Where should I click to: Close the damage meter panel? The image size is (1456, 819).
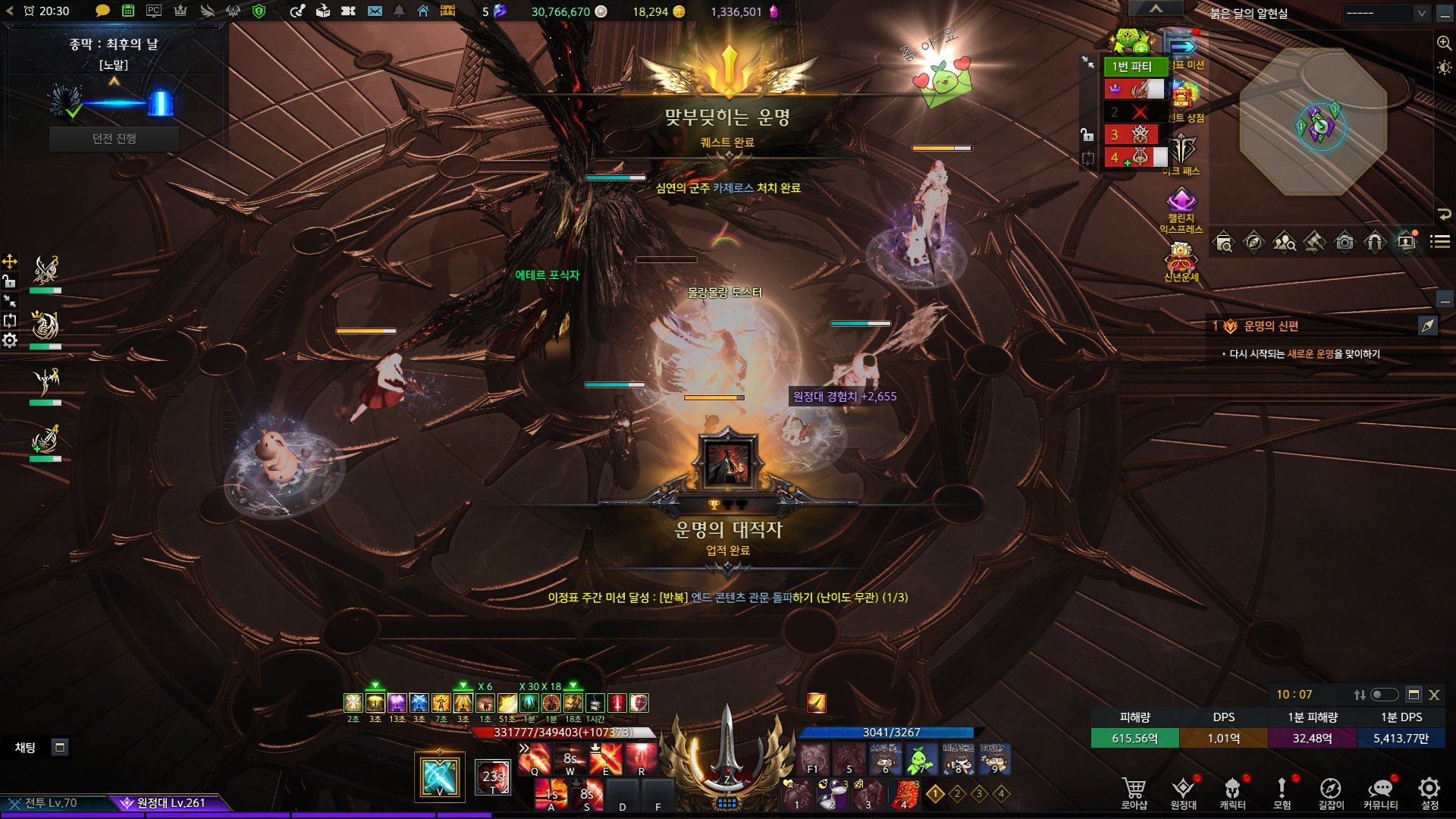[1434, 695]
